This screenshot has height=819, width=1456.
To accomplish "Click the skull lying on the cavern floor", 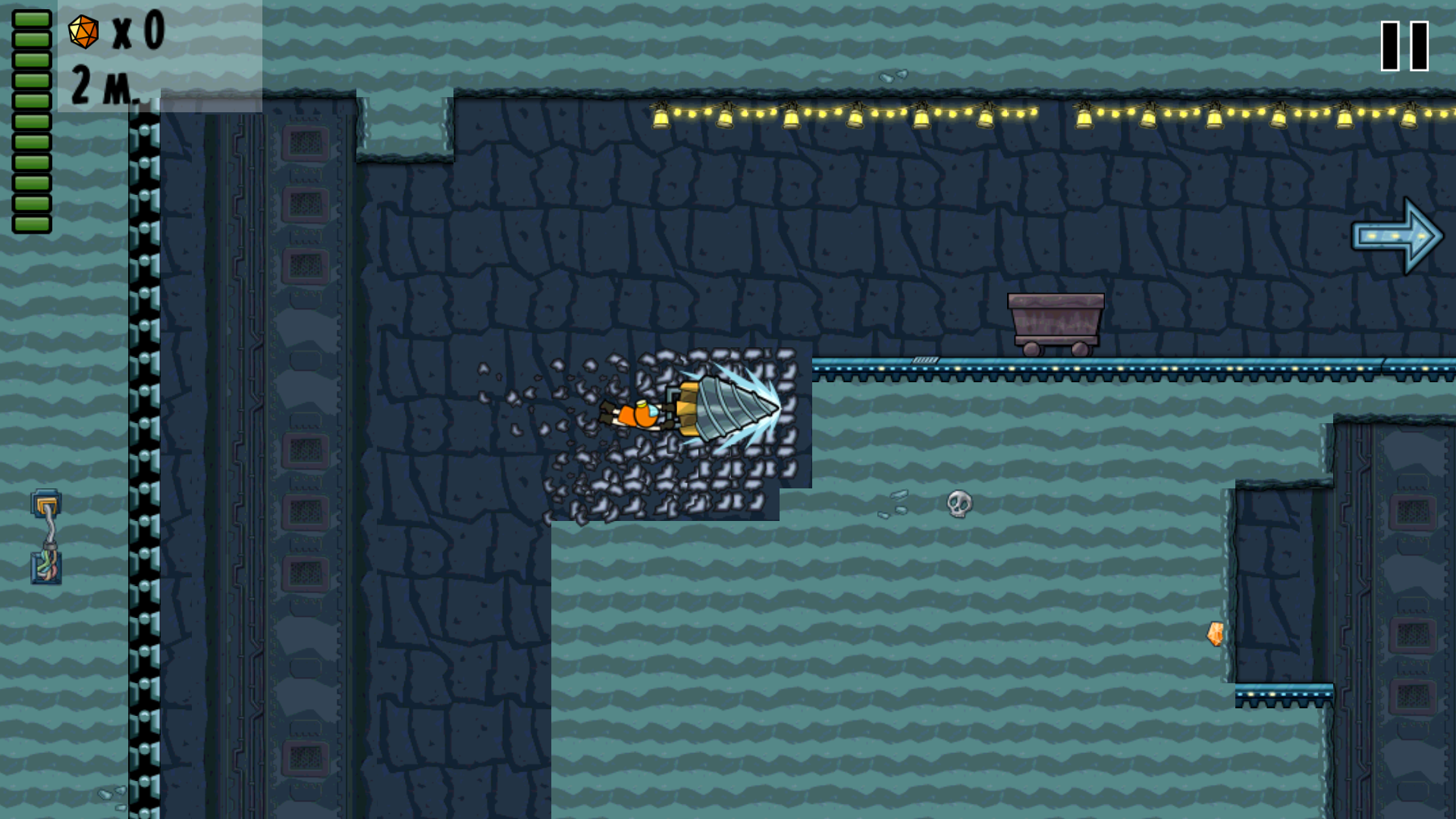I will [x=959, y=504].
